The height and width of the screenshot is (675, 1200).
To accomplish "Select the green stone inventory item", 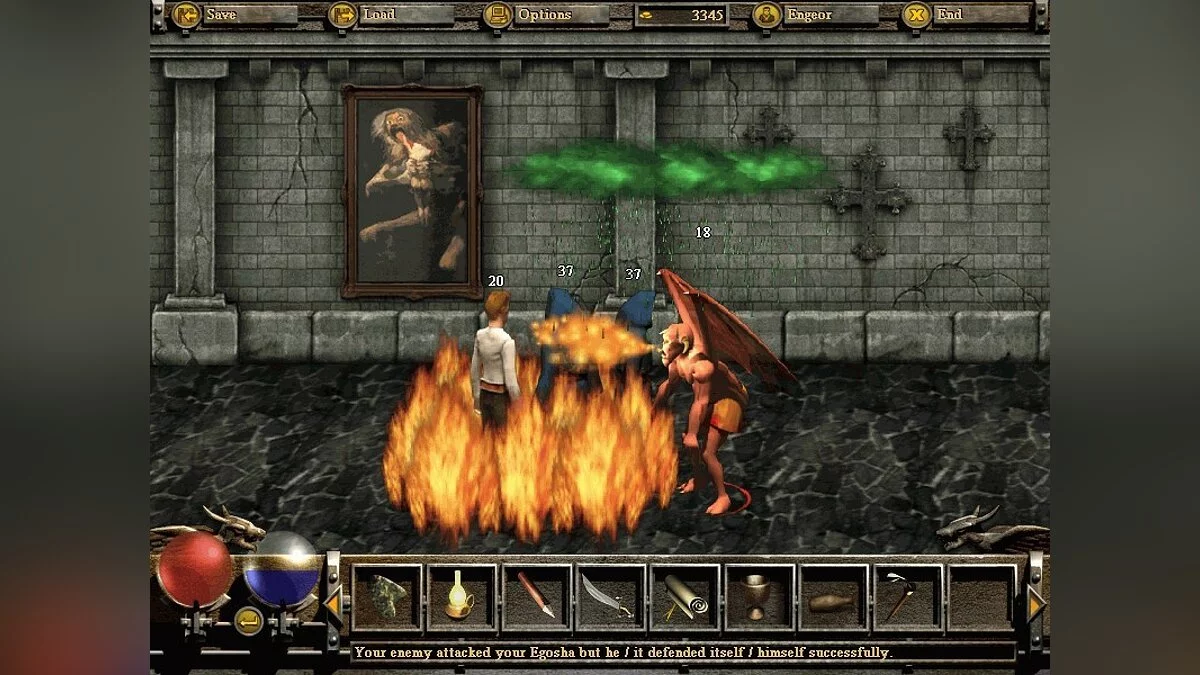I will point(387,598).
